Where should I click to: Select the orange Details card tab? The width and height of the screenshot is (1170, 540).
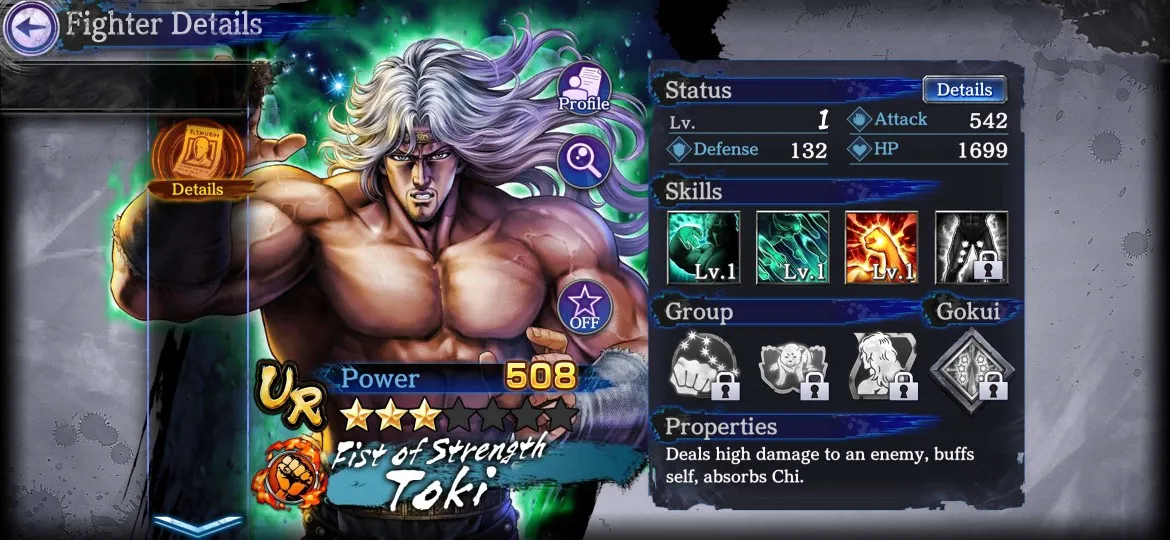click(x=197, y=160)
